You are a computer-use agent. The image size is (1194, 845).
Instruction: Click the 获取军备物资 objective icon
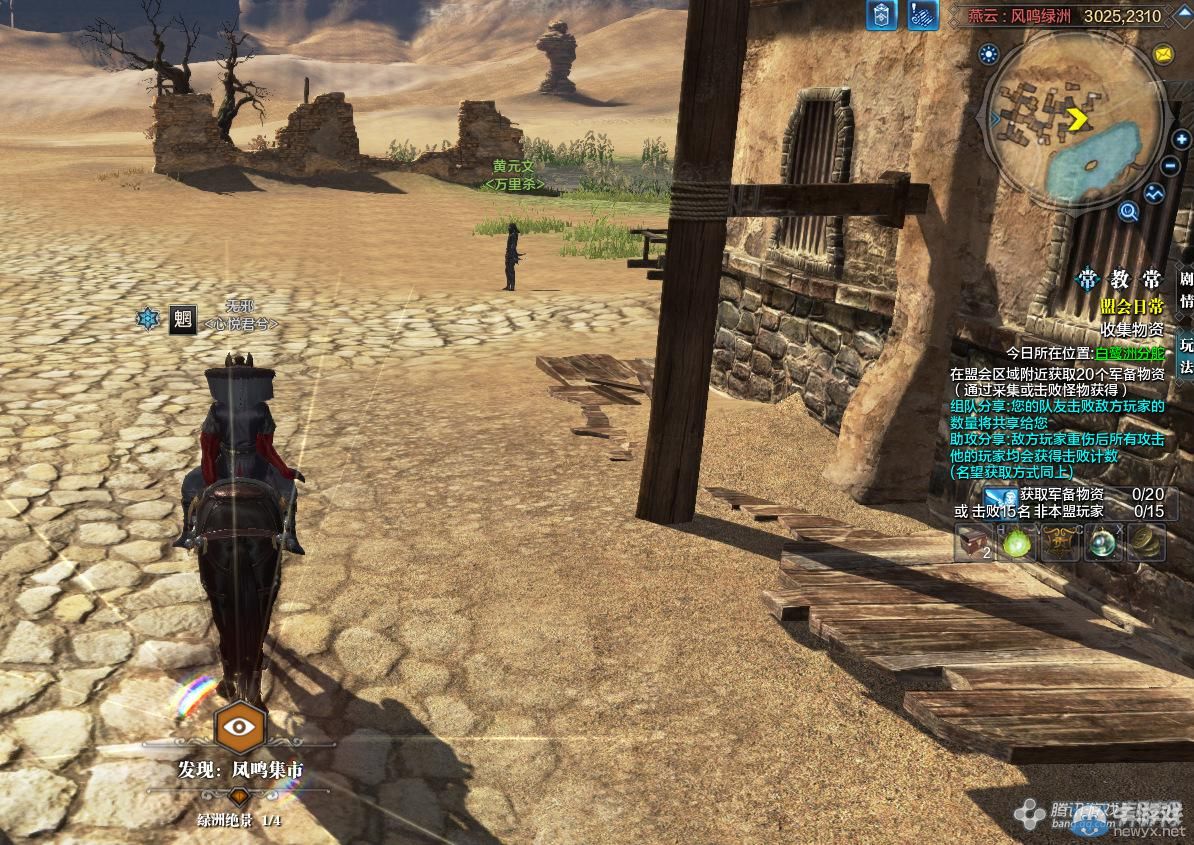pos(1000,495)
